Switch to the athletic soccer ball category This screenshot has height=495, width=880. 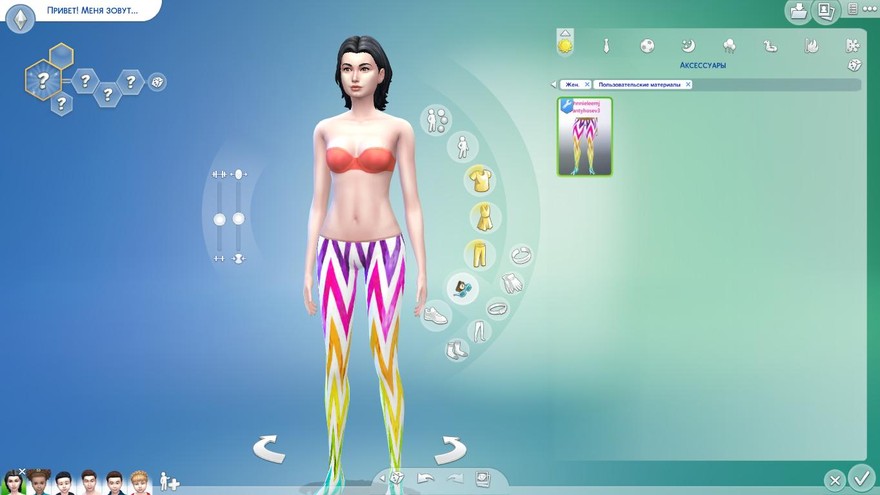[647, 45]
